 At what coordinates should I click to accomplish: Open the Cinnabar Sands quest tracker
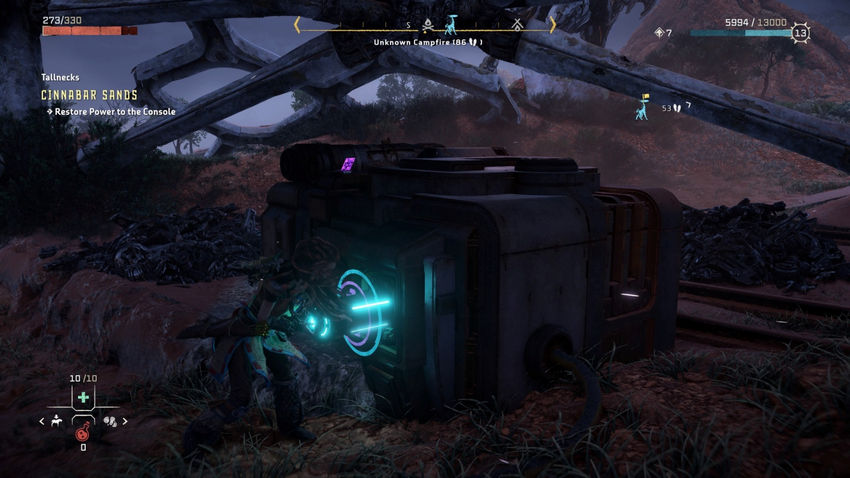(90, 95)
